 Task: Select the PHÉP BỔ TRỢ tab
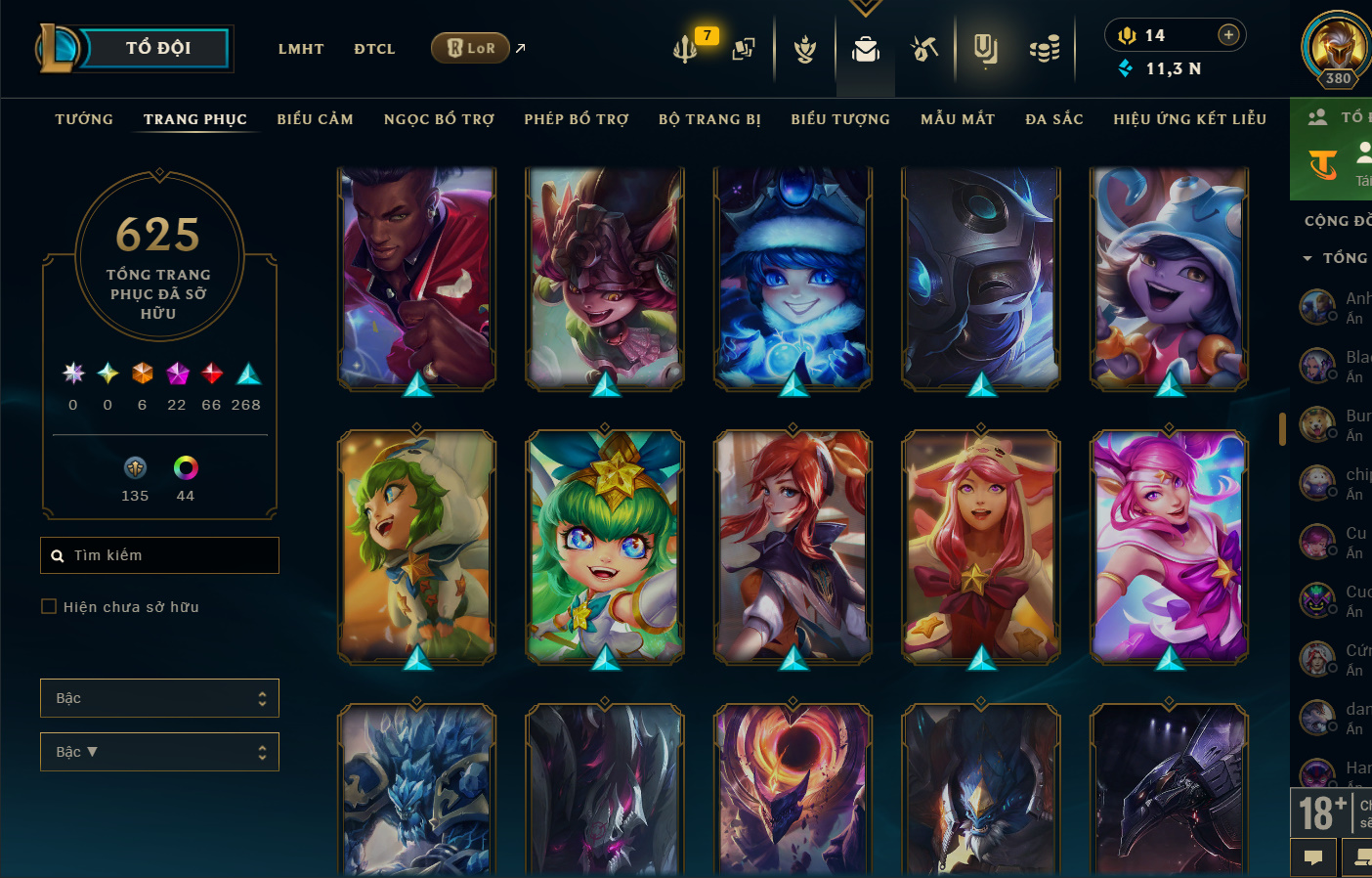[577, 119]
